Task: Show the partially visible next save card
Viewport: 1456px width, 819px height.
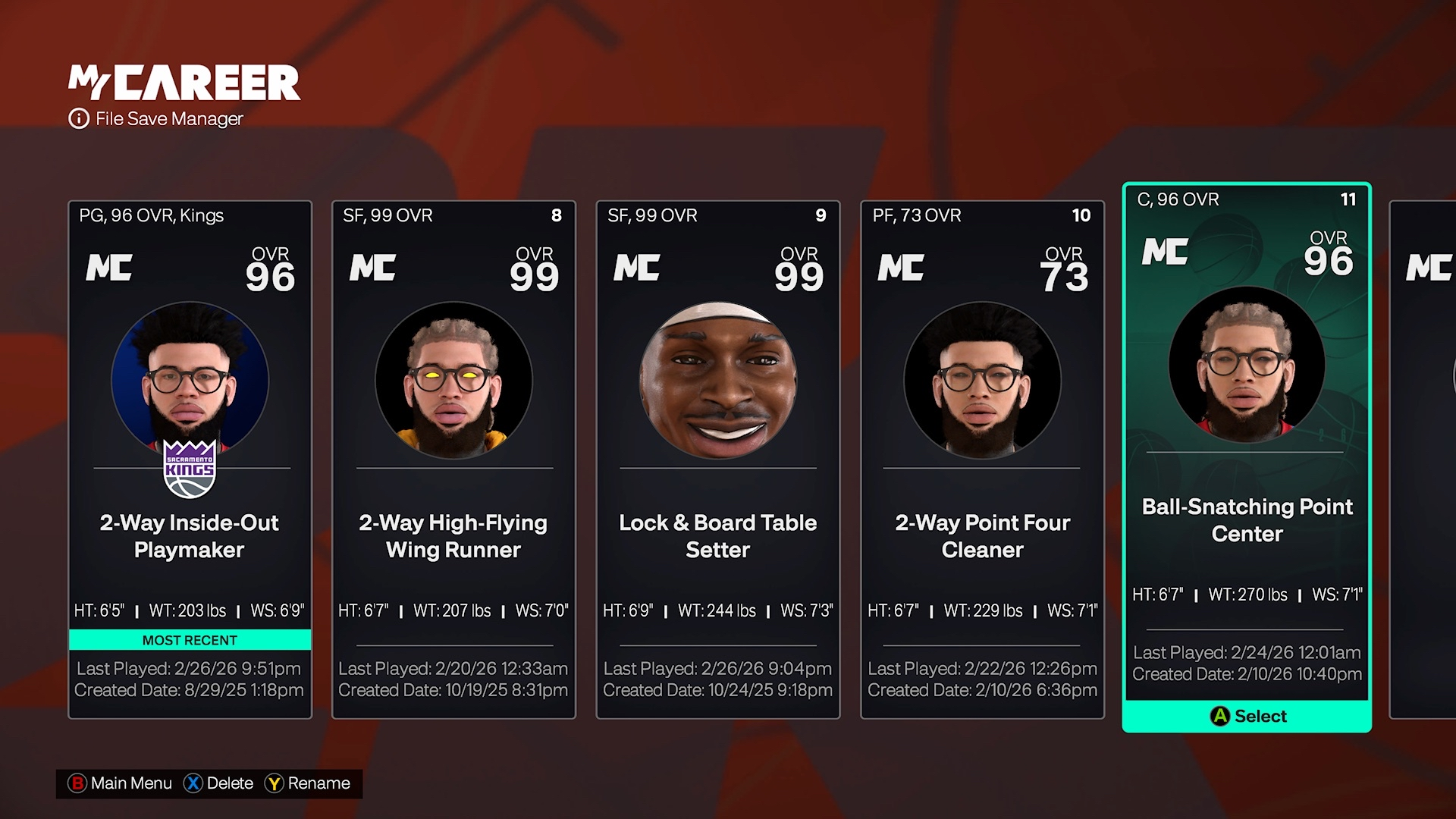Action: 1423,459
